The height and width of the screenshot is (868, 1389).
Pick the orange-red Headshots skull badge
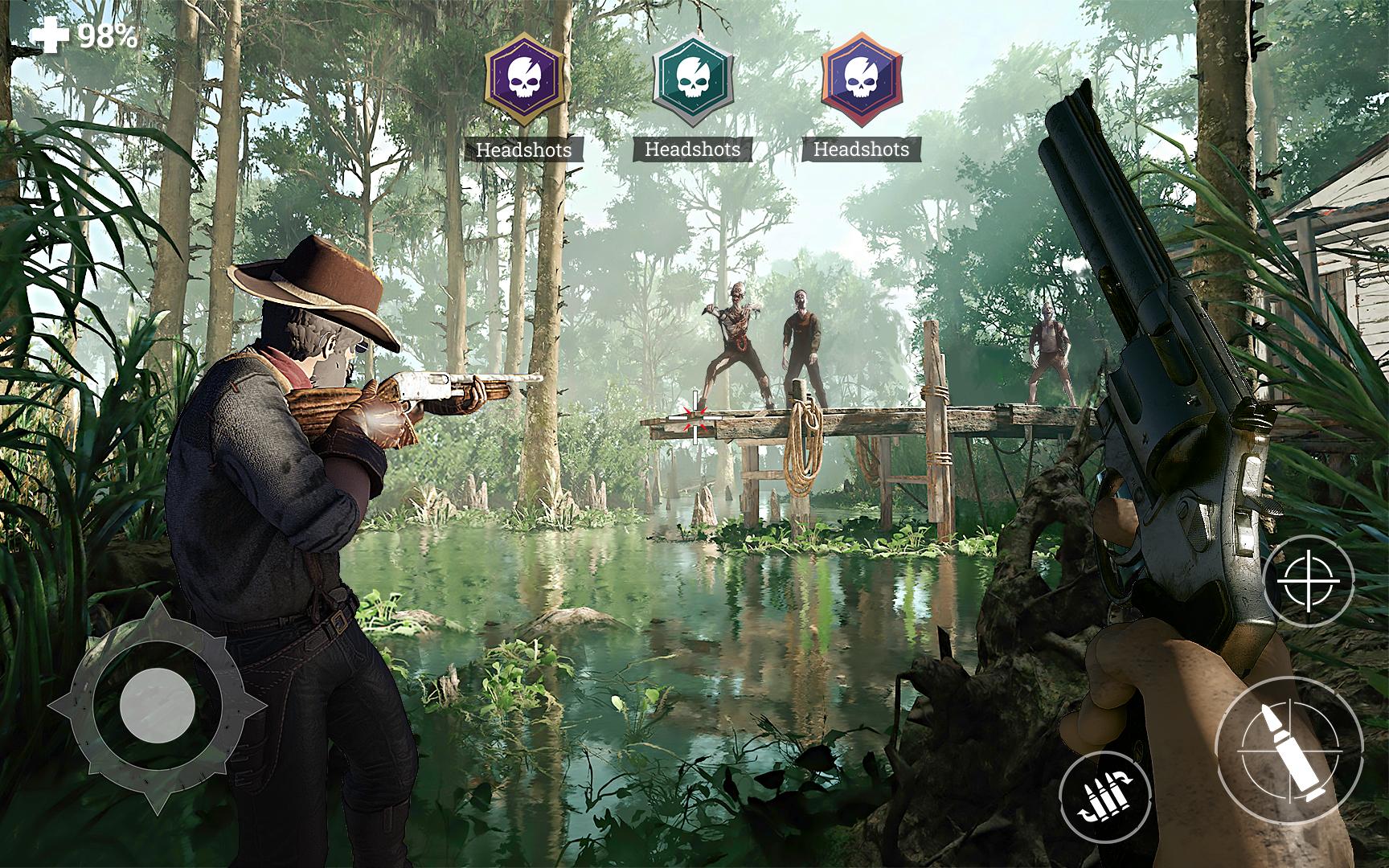point(862,79)
